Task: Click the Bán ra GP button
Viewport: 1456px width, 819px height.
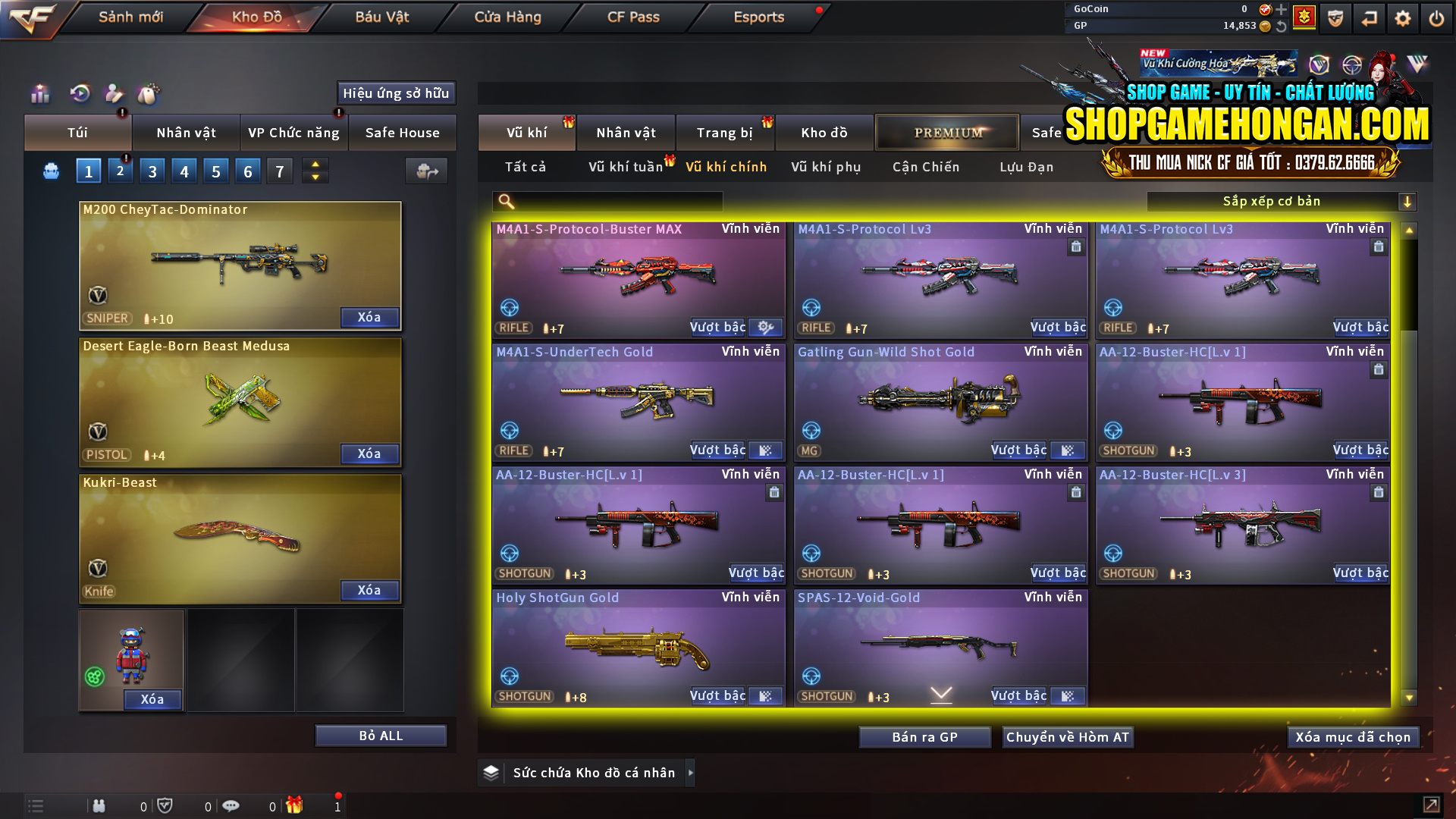Action: pos(924,736)
